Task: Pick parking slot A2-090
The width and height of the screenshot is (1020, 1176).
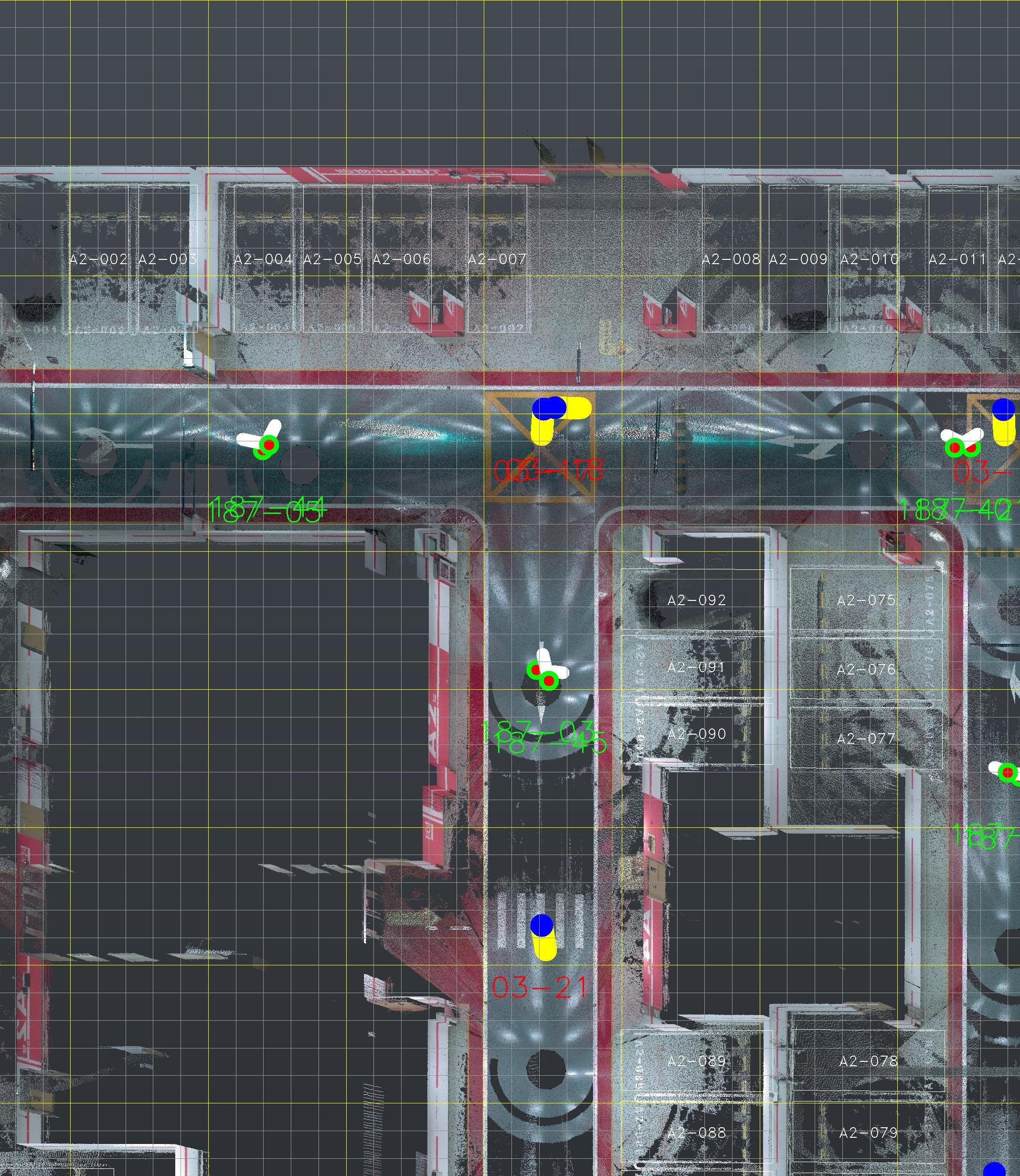Action: tap(696, 734)
